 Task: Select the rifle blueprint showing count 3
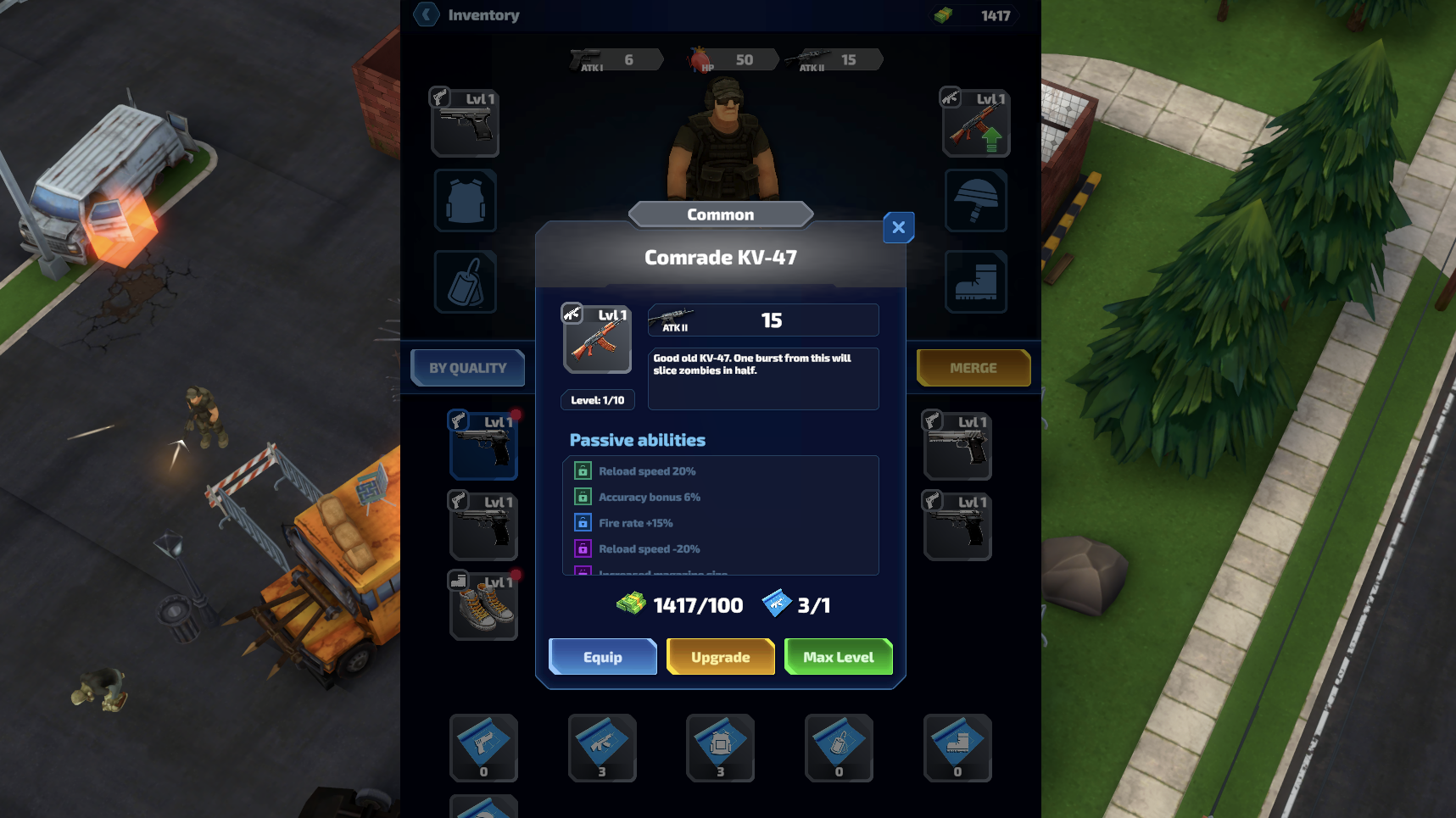point(601,748)
